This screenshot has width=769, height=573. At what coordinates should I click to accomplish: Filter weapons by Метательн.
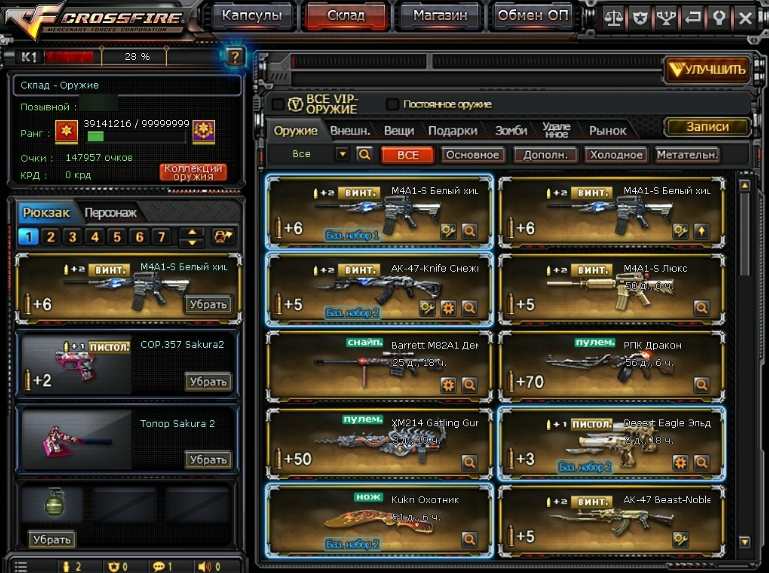coord(687,155)
